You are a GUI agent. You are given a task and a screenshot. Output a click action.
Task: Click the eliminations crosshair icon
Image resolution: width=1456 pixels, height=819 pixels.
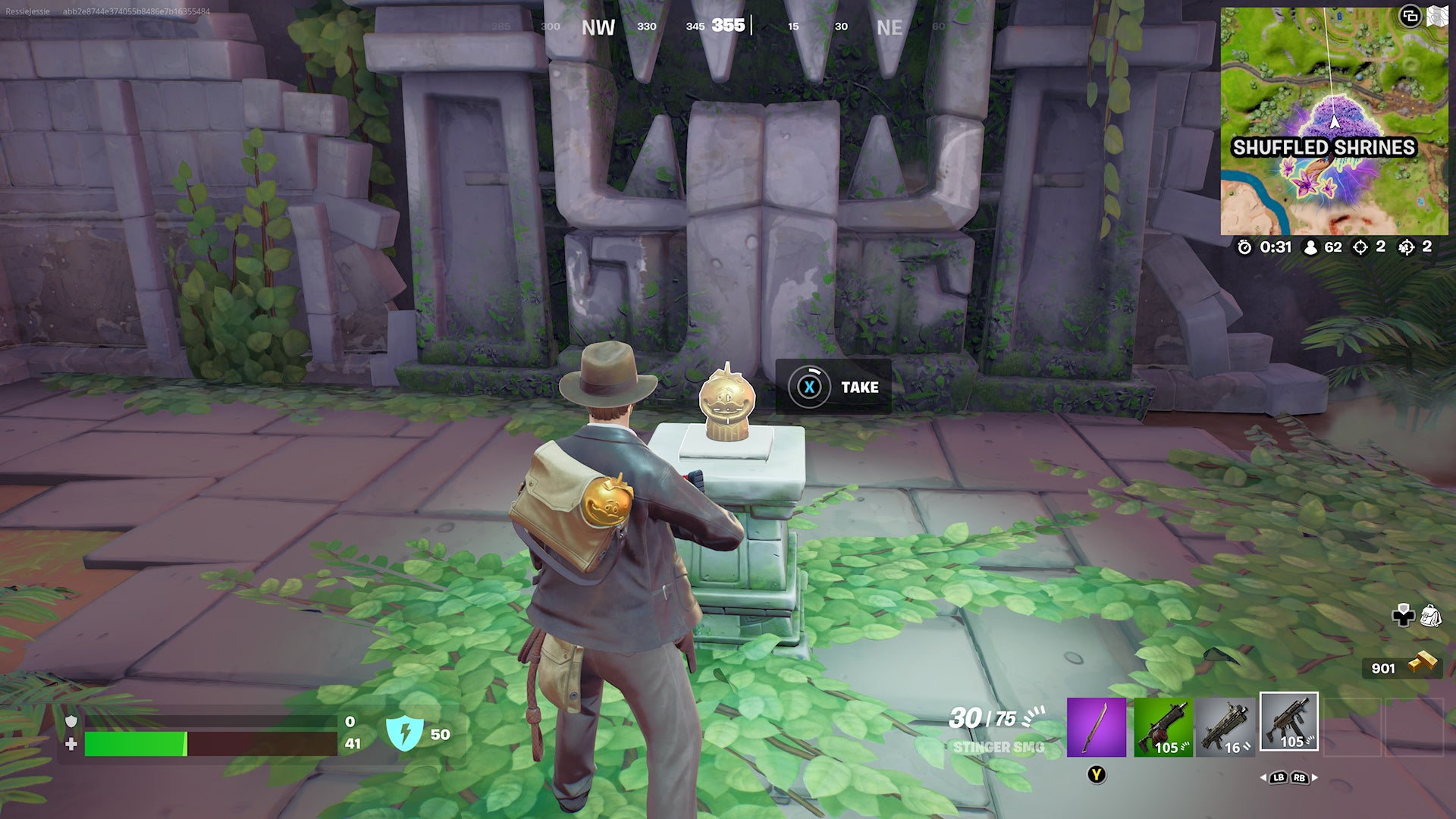pos(1361,246)
